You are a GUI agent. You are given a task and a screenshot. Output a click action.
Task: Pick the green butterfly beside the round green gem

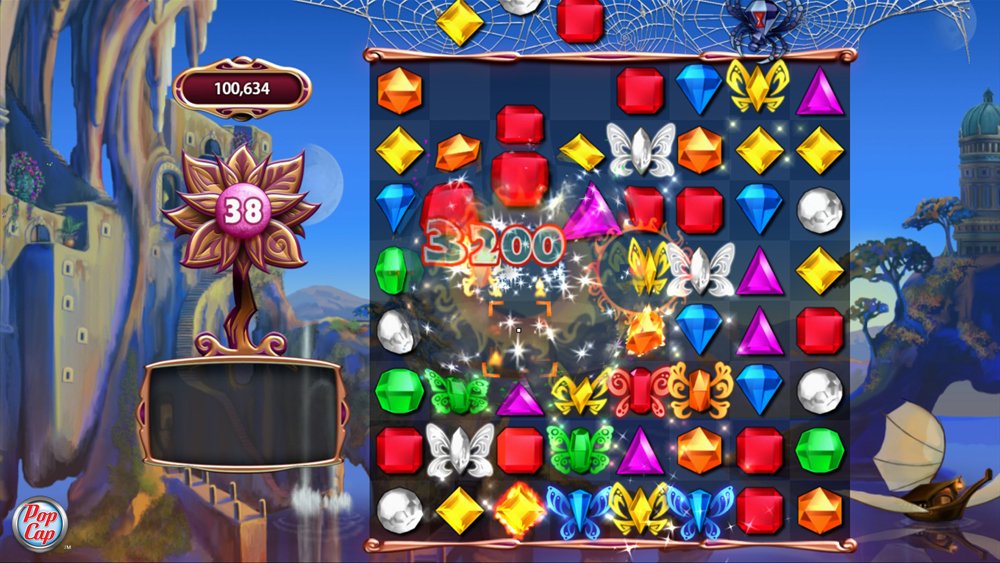(456, 390)
